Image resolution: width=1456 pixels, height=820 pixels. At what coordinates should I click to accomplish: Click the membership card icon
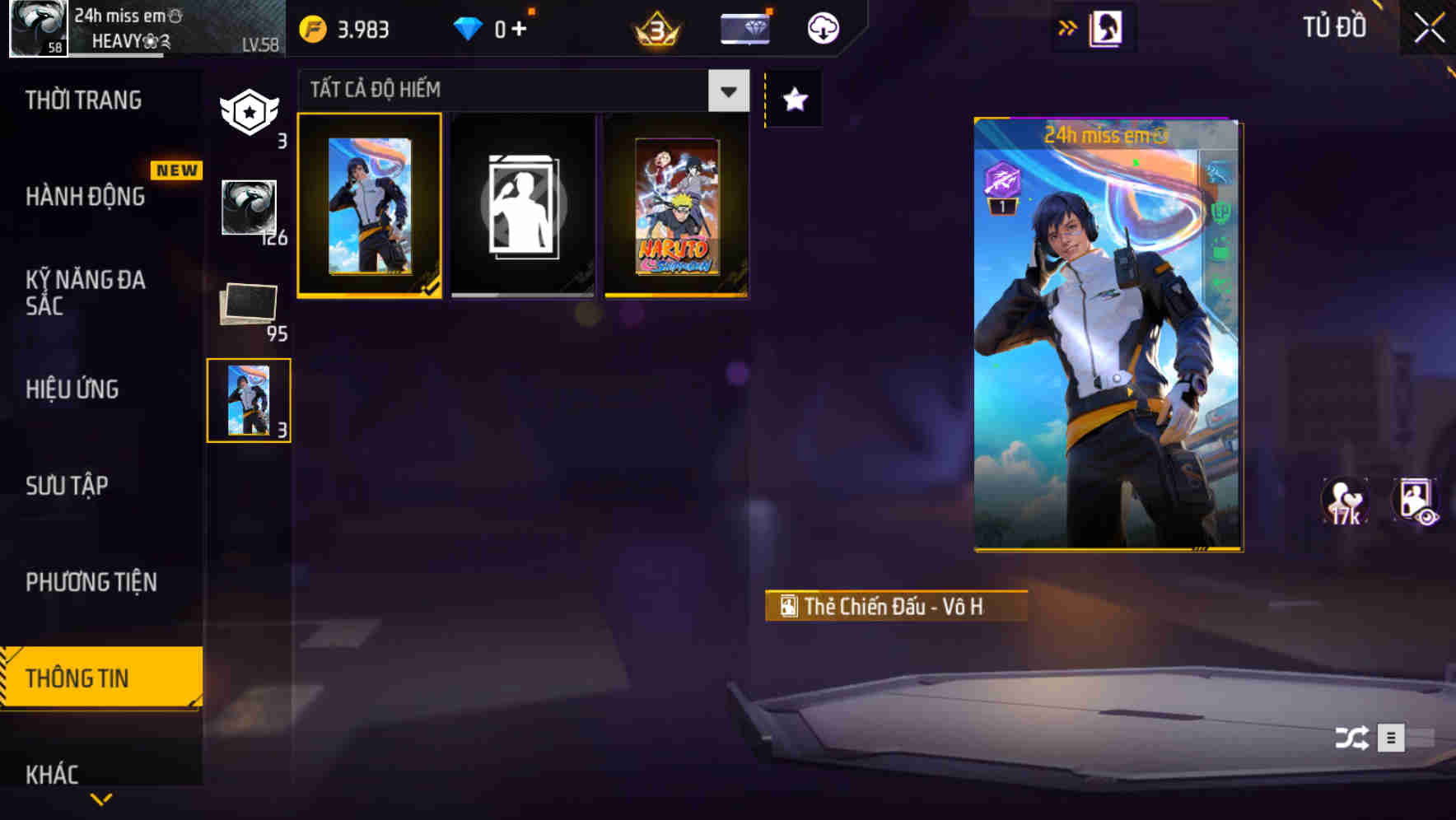click(745, 27)
